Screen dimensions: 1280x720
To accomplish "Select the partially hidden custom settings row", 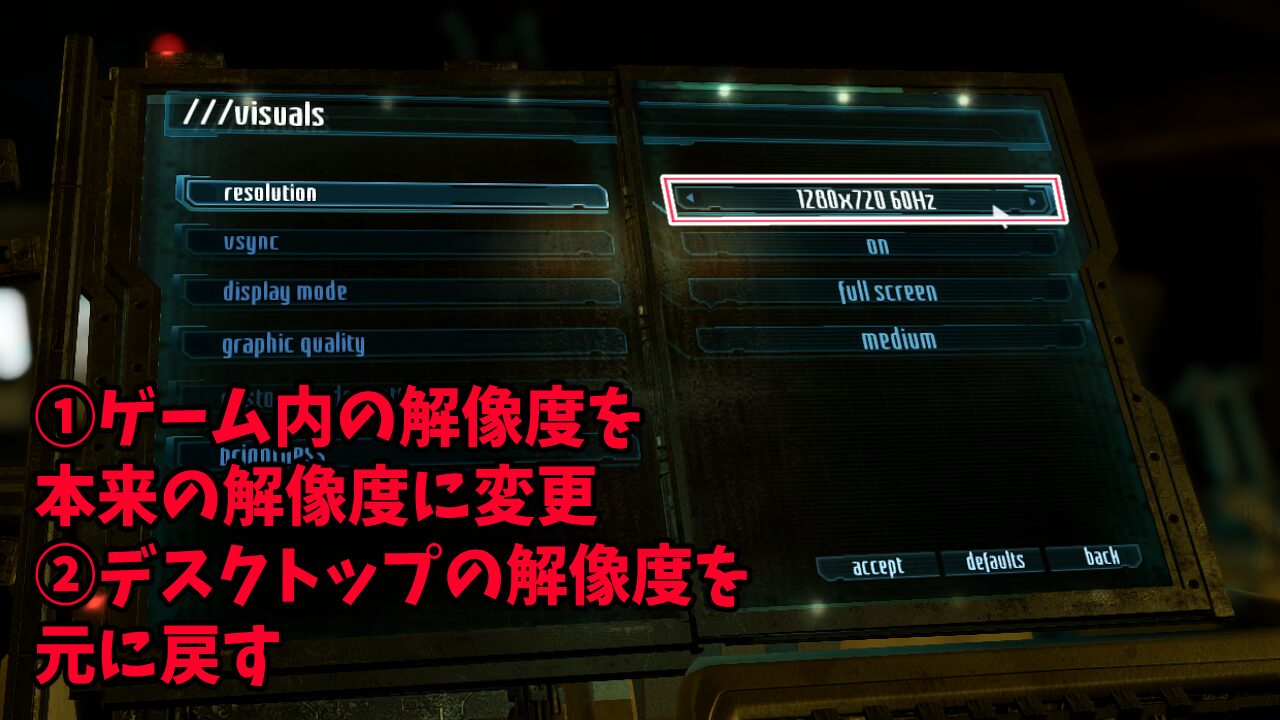I will (300, 392).
